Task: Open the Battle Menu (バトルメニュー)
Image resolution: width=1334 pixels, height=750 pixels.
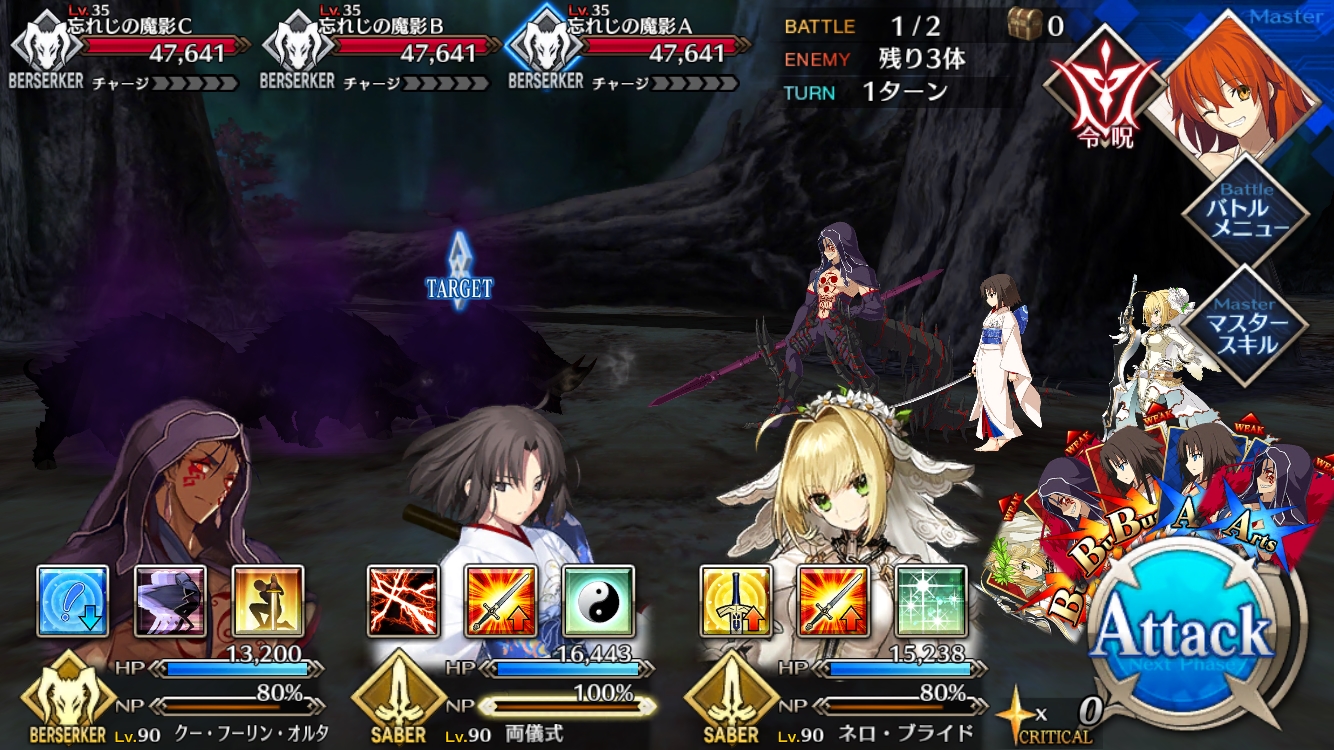Action: 1245,214
